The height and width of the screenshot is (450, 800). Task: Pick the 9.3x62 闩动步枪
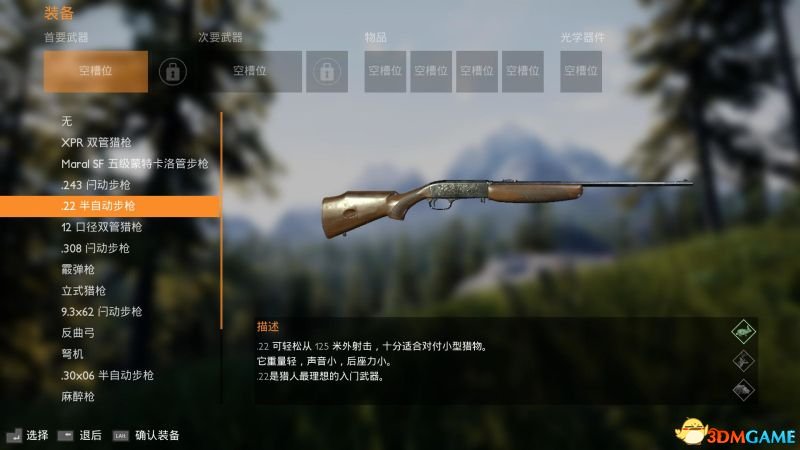(101, 311)
